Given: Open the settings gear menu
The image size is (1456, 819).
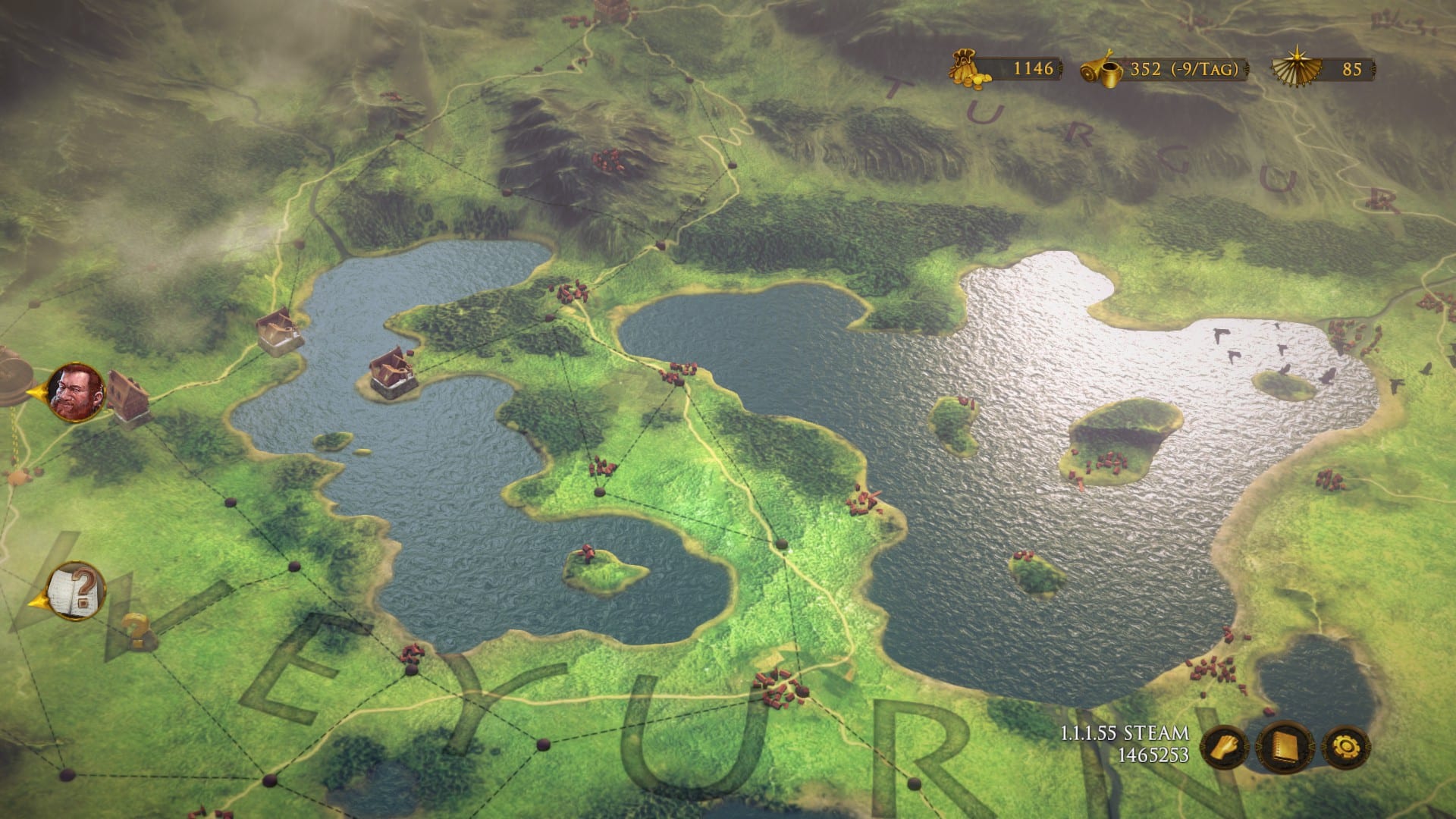Looking at the screenshot, I should (x=1346, y=748).
